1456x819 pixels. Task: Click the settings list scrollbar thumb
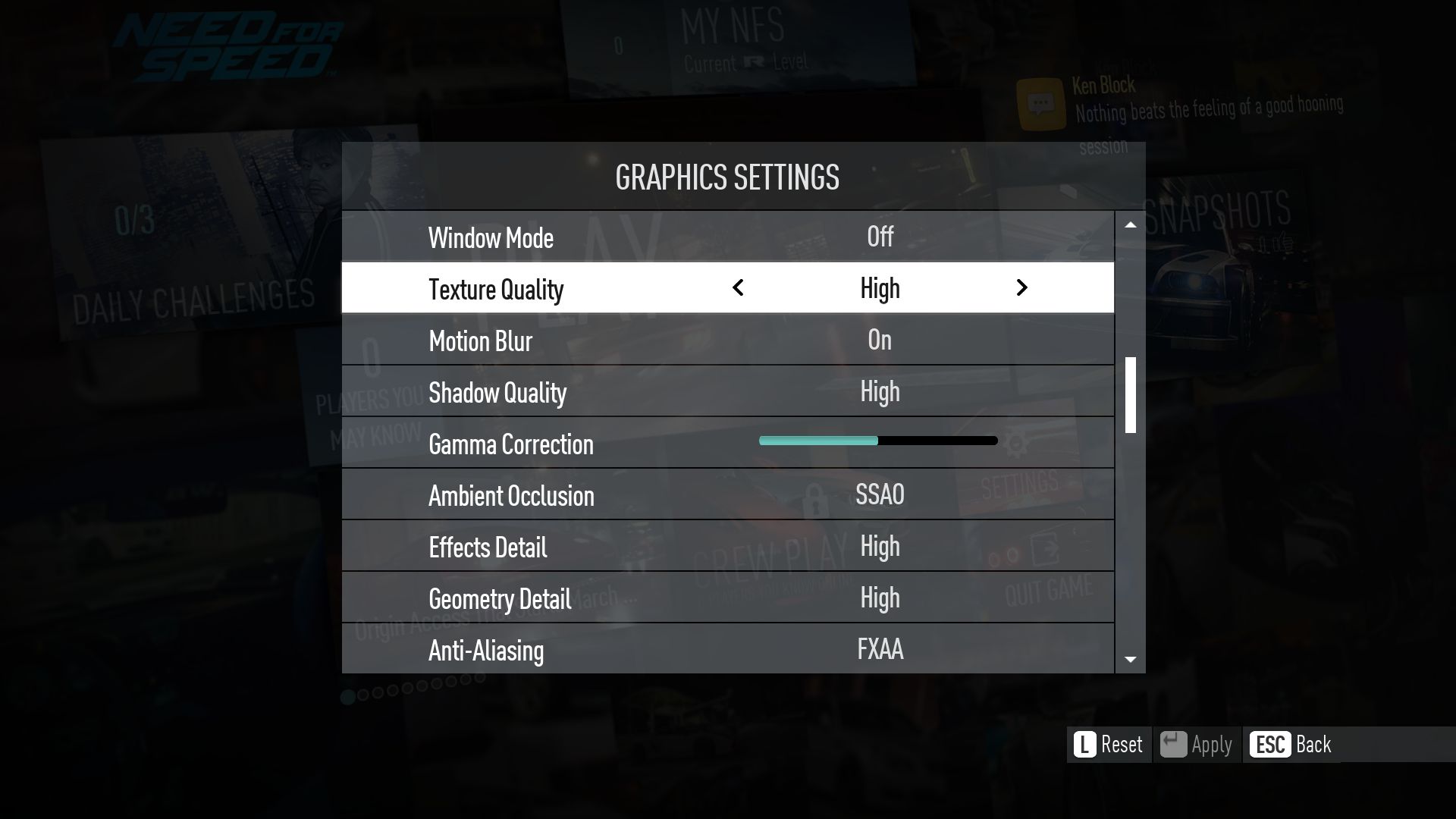[1130, 394]
